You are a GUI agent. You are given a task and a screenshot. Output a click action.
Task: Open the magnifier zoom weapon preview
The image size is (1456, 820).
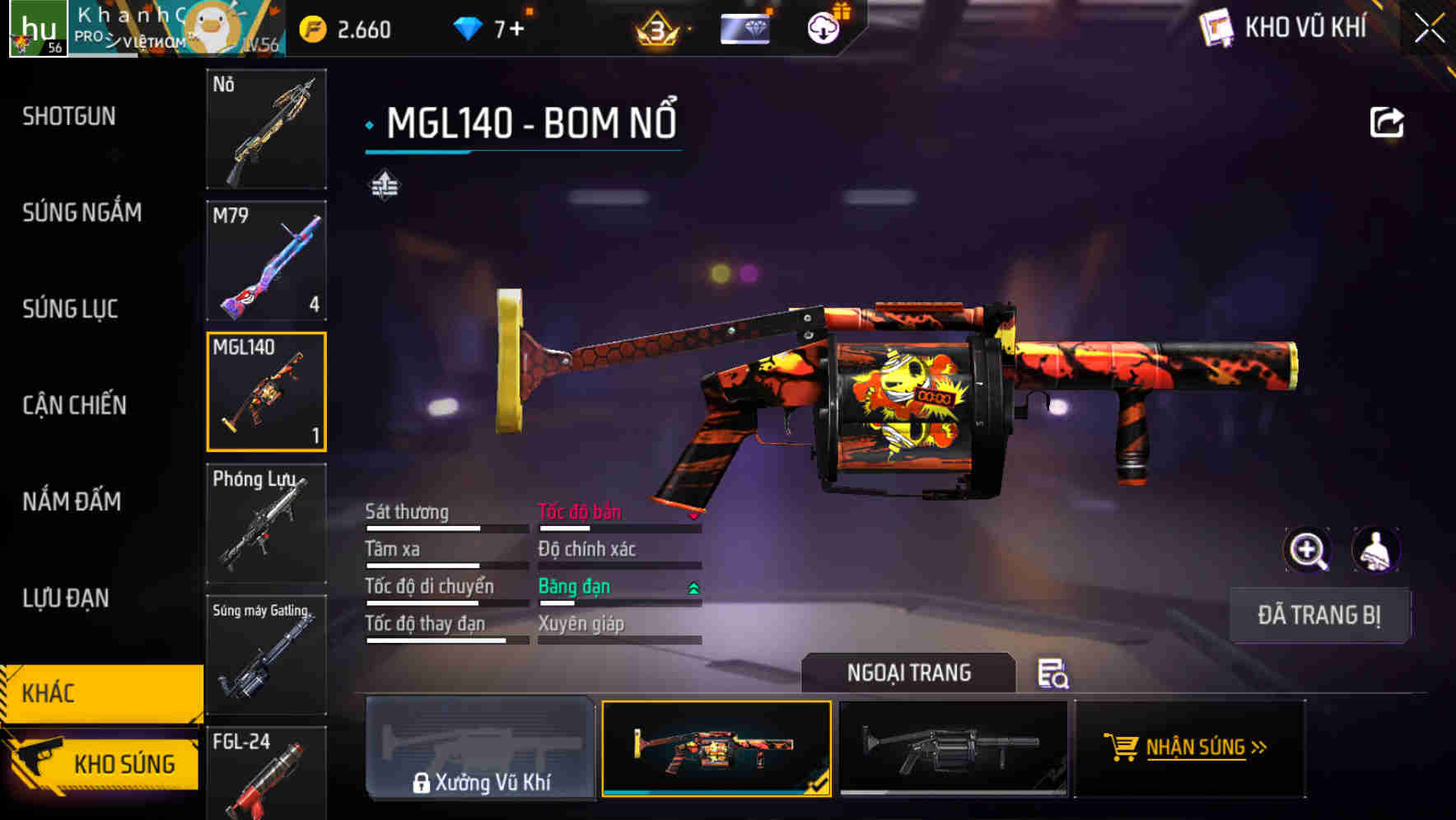1308,550
